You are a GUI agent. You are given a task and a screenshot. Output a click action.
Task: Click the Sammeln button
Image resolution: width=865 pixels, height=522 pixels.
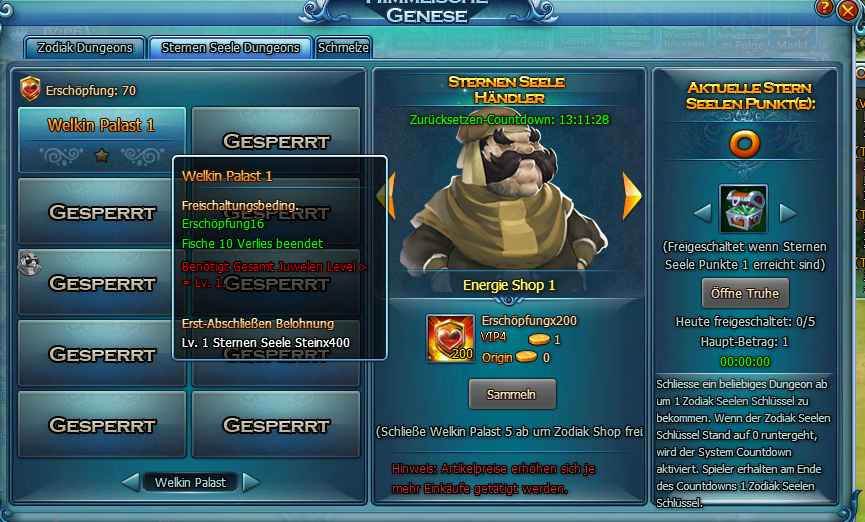(511, 394)
